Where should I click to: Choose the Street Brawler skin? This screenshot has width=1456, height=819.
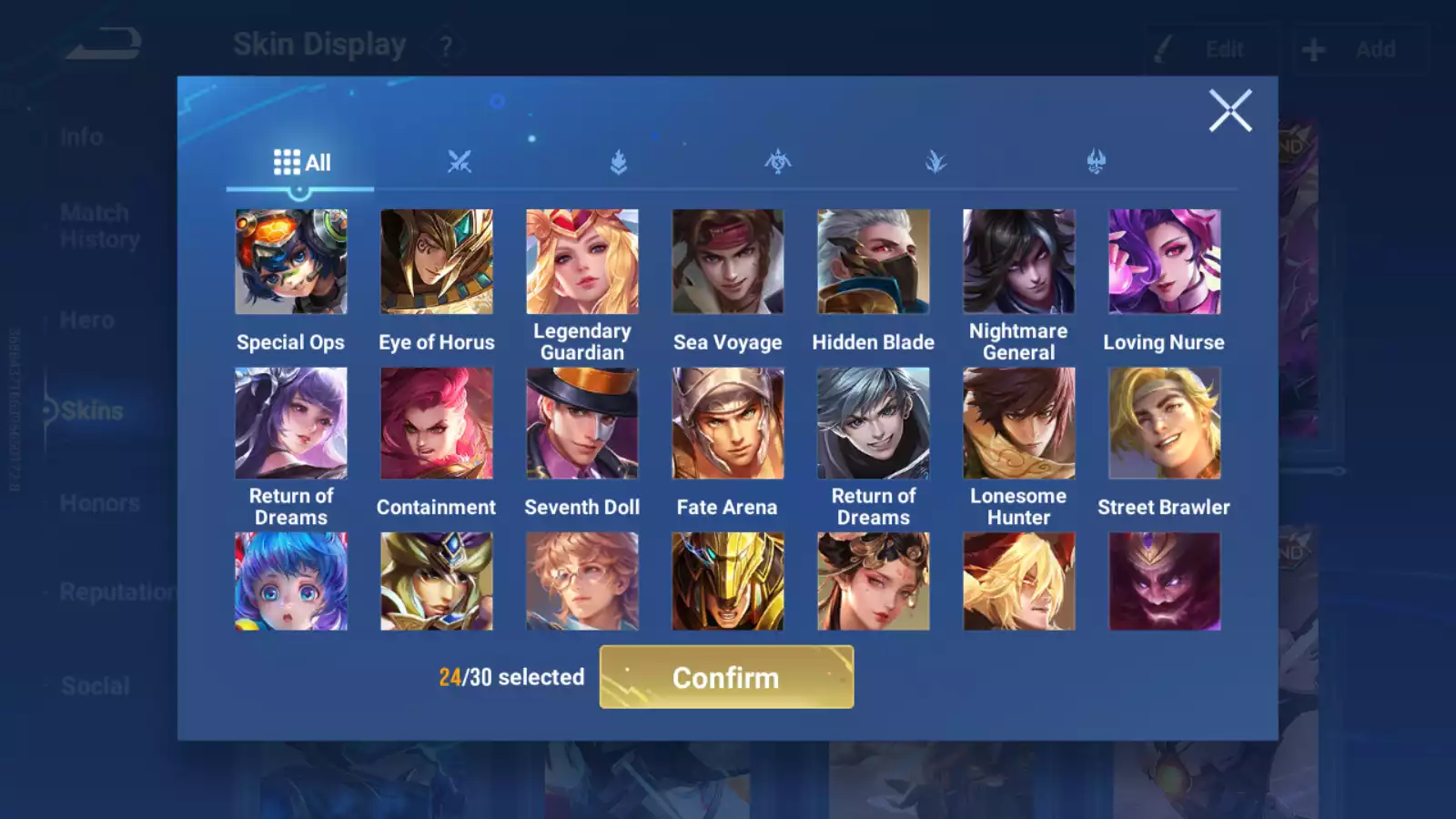[x=1165, y=423]
